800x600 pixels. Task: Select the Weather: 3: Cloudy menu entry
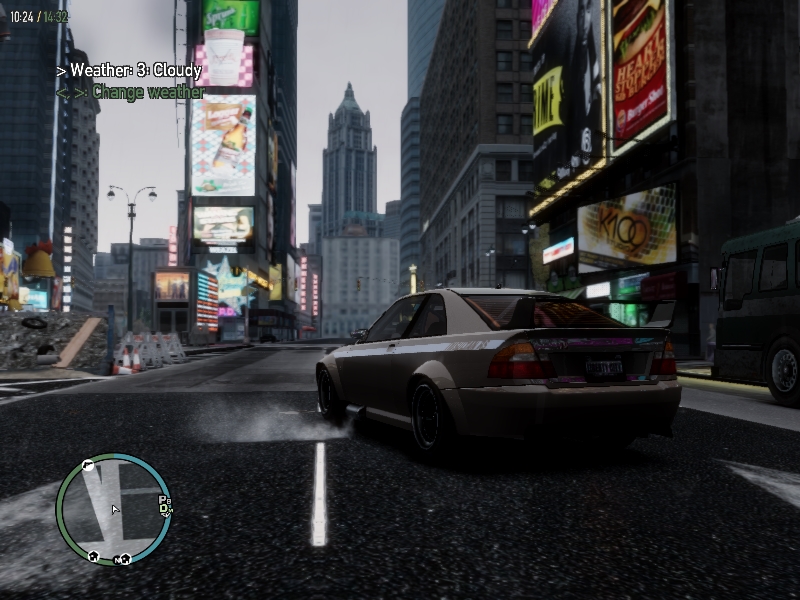[x=129, y=71]
